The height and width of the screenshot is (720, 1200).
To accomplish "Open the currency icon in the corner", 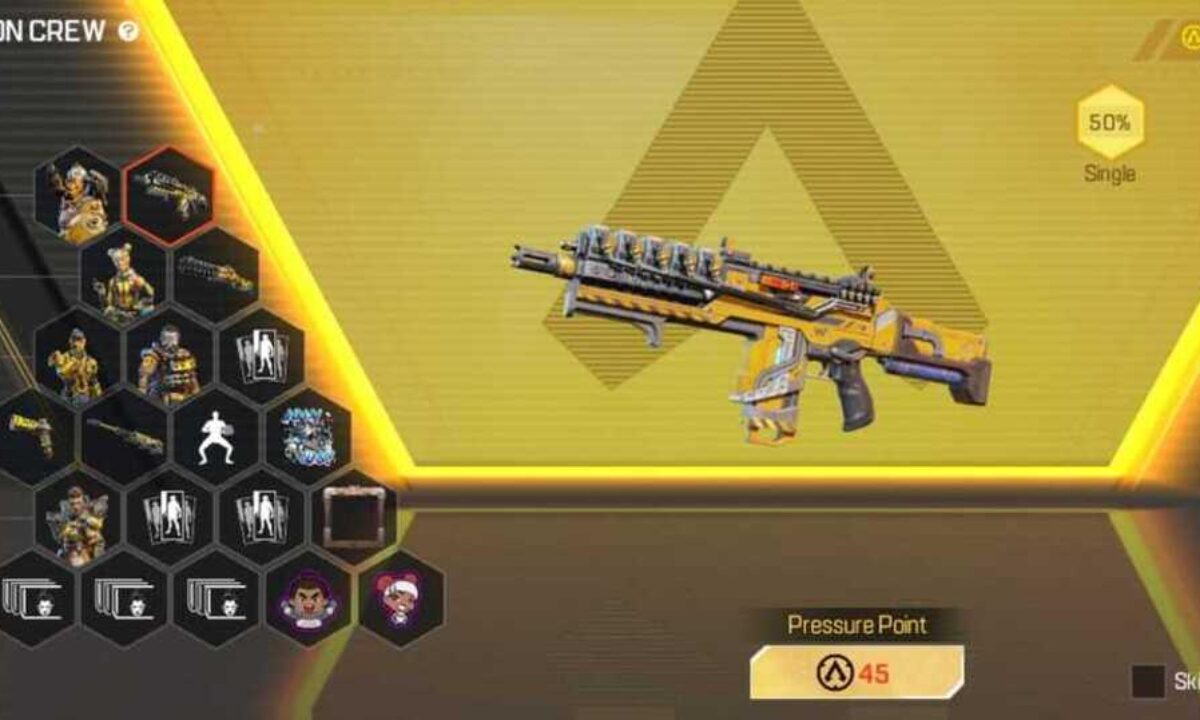I will coord(1189,39).
